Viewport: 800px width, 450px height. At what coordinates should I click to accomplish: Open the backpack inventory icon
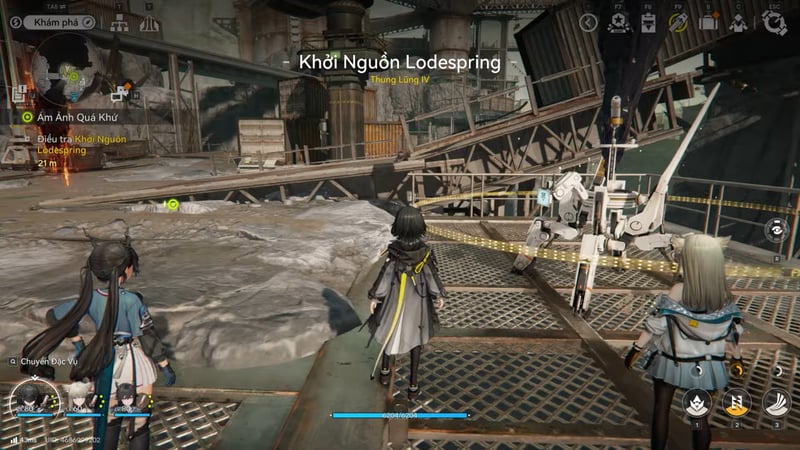(x=708, y=22)
